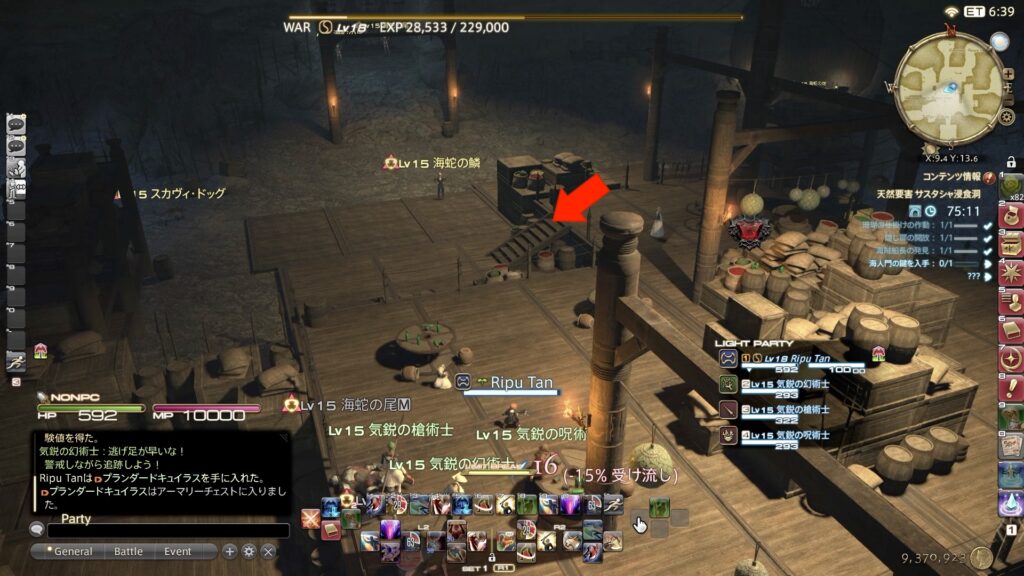Open chat log settings gear
The width and height of the screenshot is (1024, 576).
click(249, 551)
